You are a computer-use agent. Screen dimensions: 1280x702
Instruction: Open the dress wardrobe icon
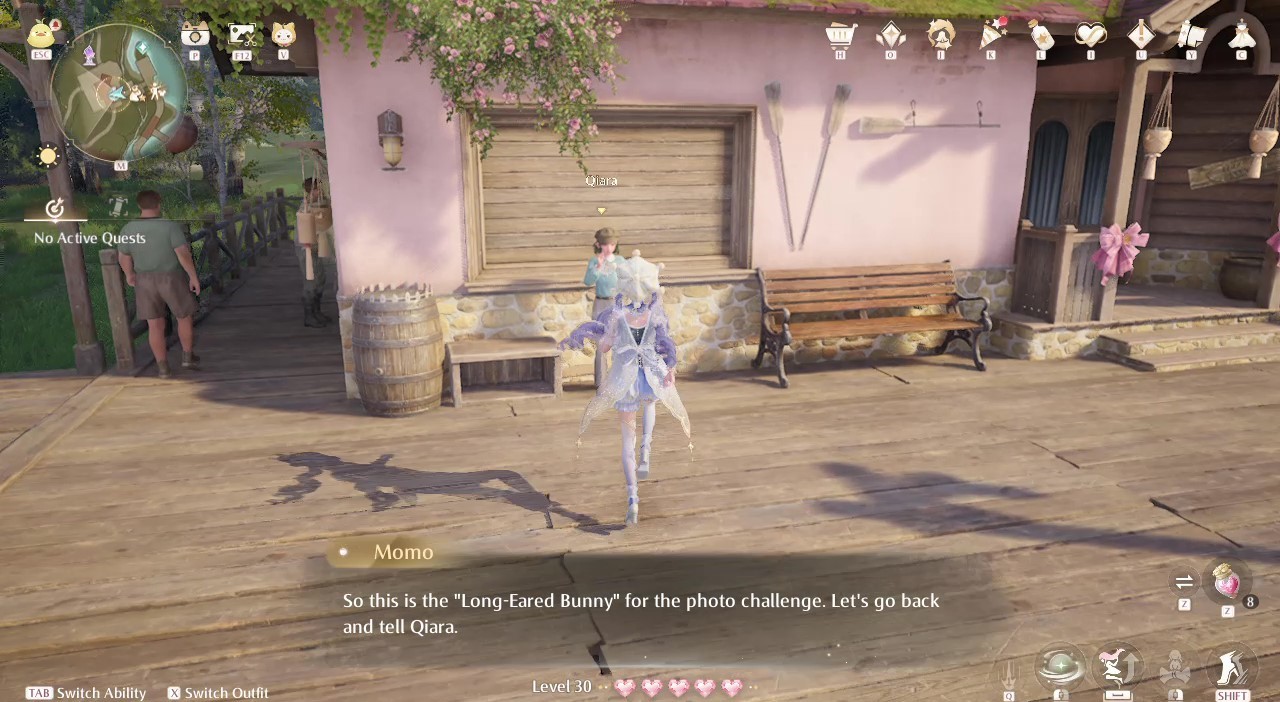[x=1241, y=36]
